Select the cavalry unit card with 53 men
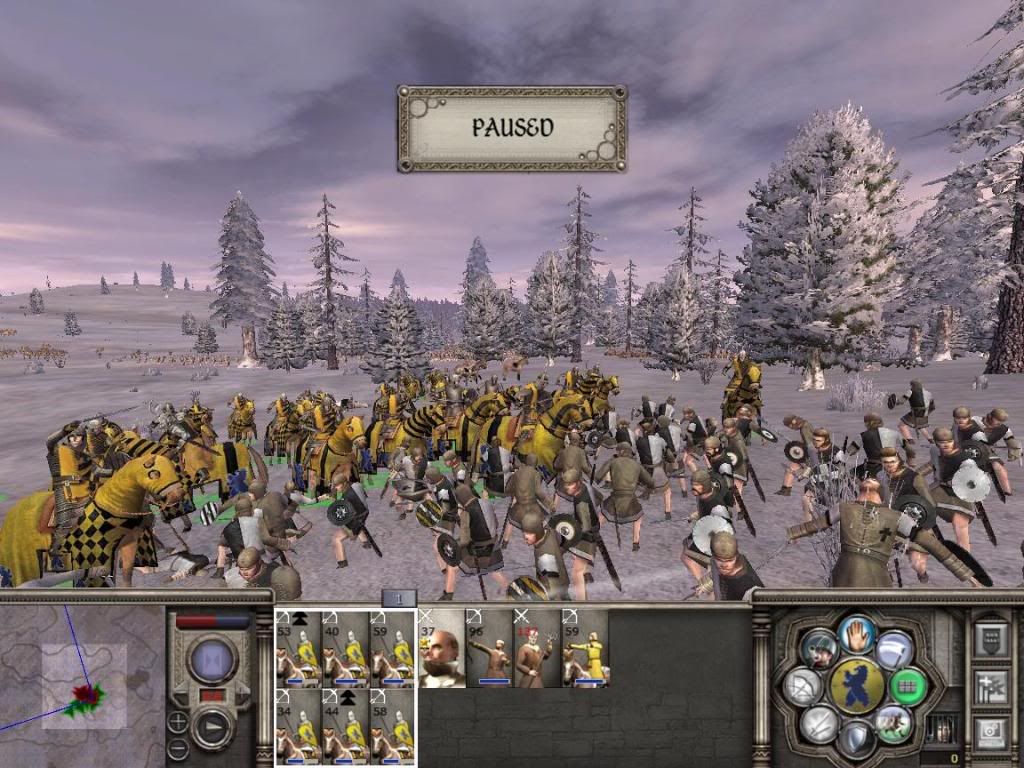This screenshot has width=1024, height=768. (298, 648)
